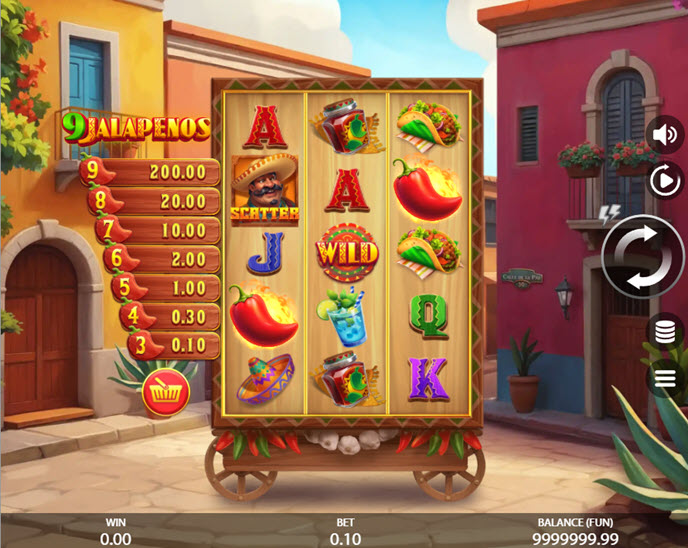Spin the reels with the circular arrows button
This screenshot has width=688, height=548.
pyautogui.click(x=642, y=256)
